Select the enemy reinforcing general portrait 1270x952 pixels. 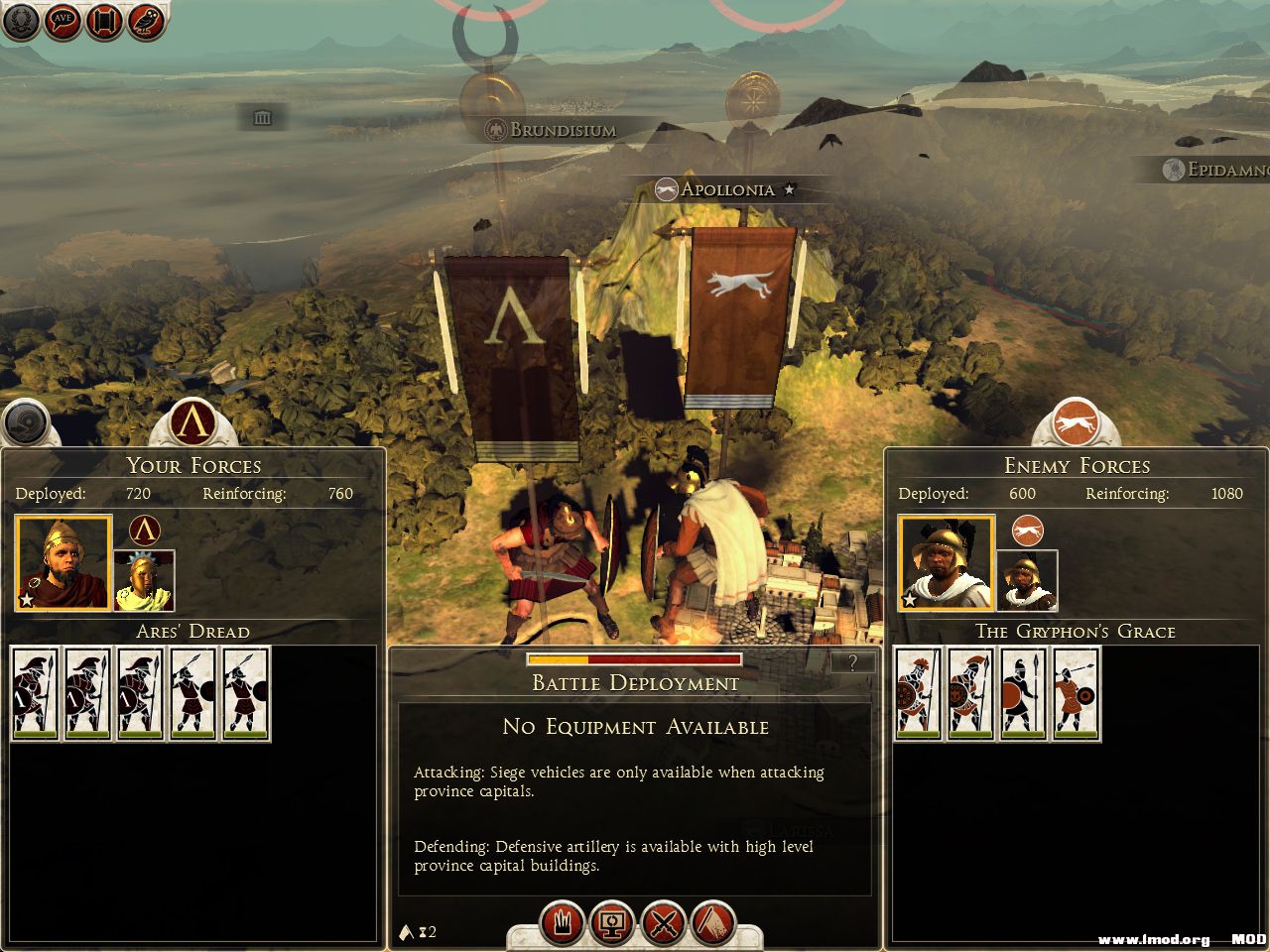click(1028, 580)
